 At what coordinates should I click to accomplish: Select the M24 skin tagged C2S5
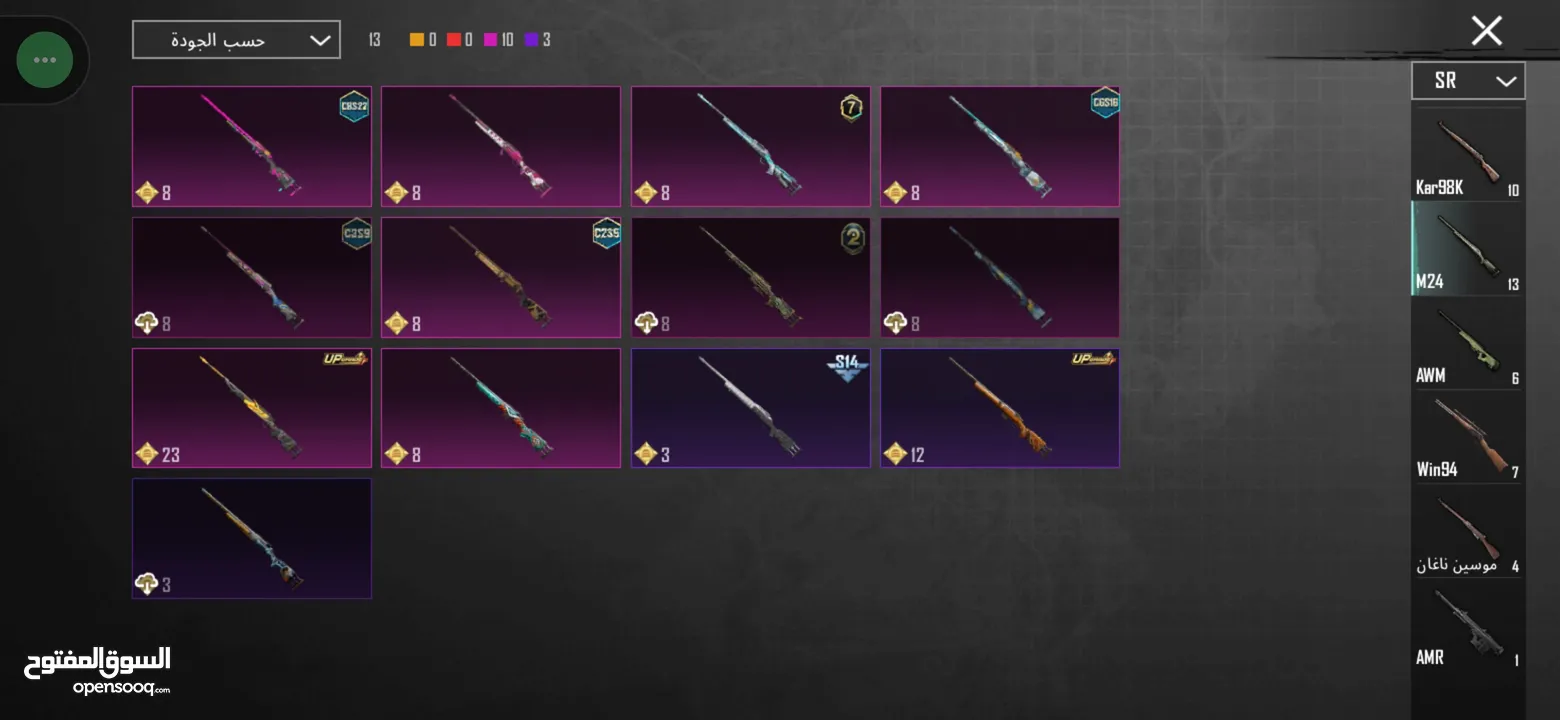[x=501, y=277]
